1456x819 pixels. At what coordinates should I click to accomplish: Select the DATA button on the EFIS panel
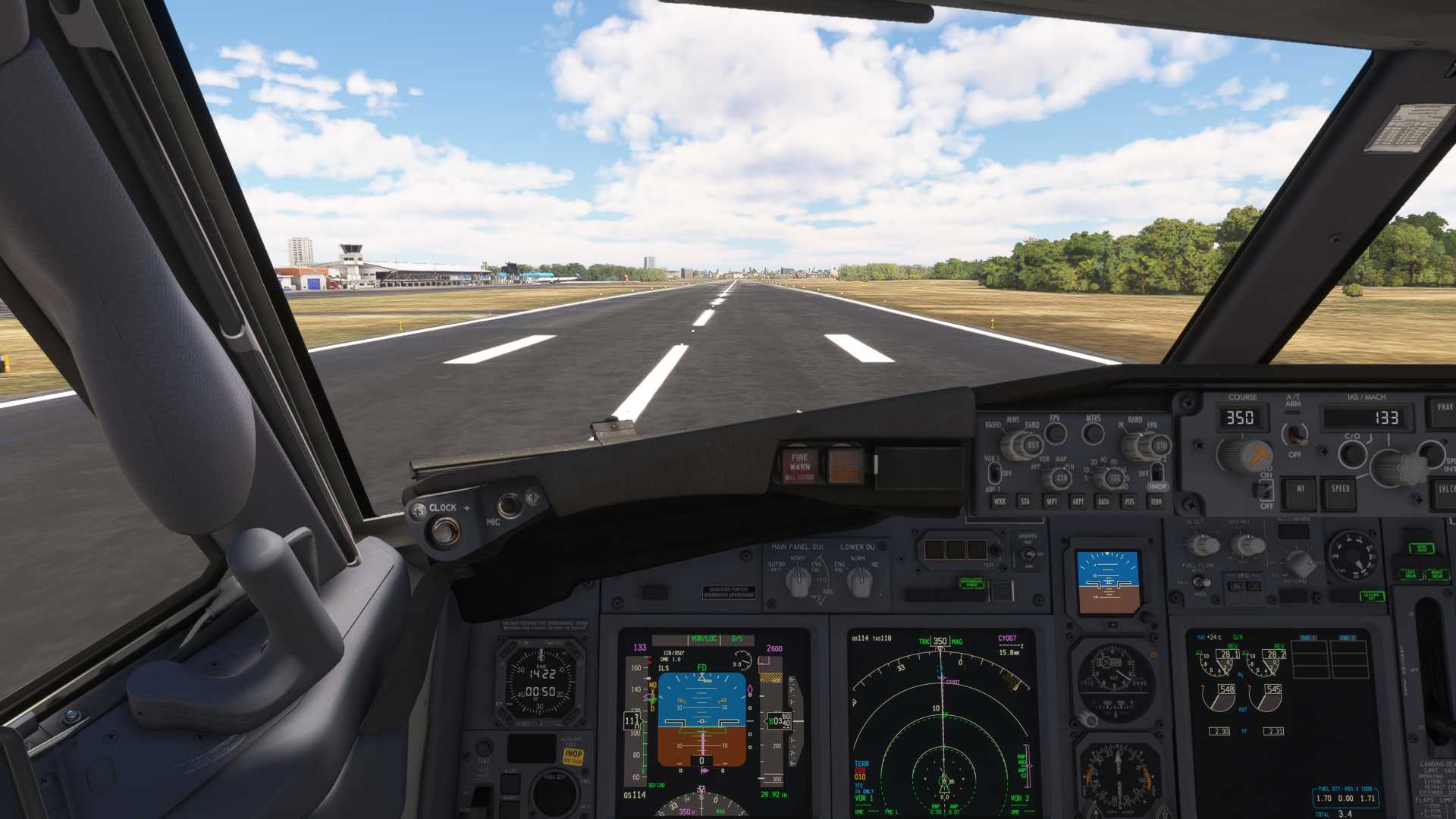point(1103,501)
